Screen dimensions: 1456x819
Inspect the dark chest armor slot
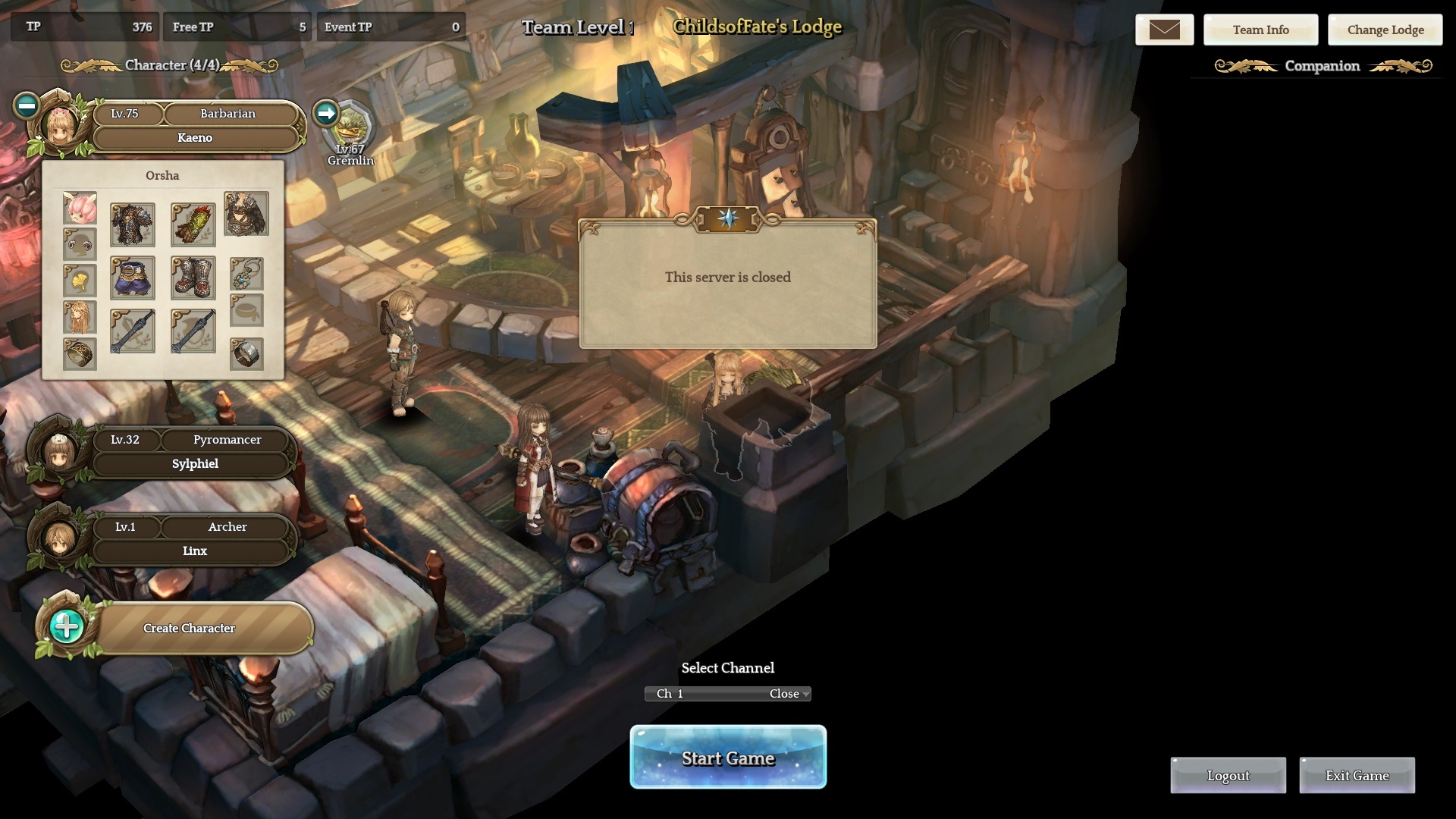[x=133, y=224]
